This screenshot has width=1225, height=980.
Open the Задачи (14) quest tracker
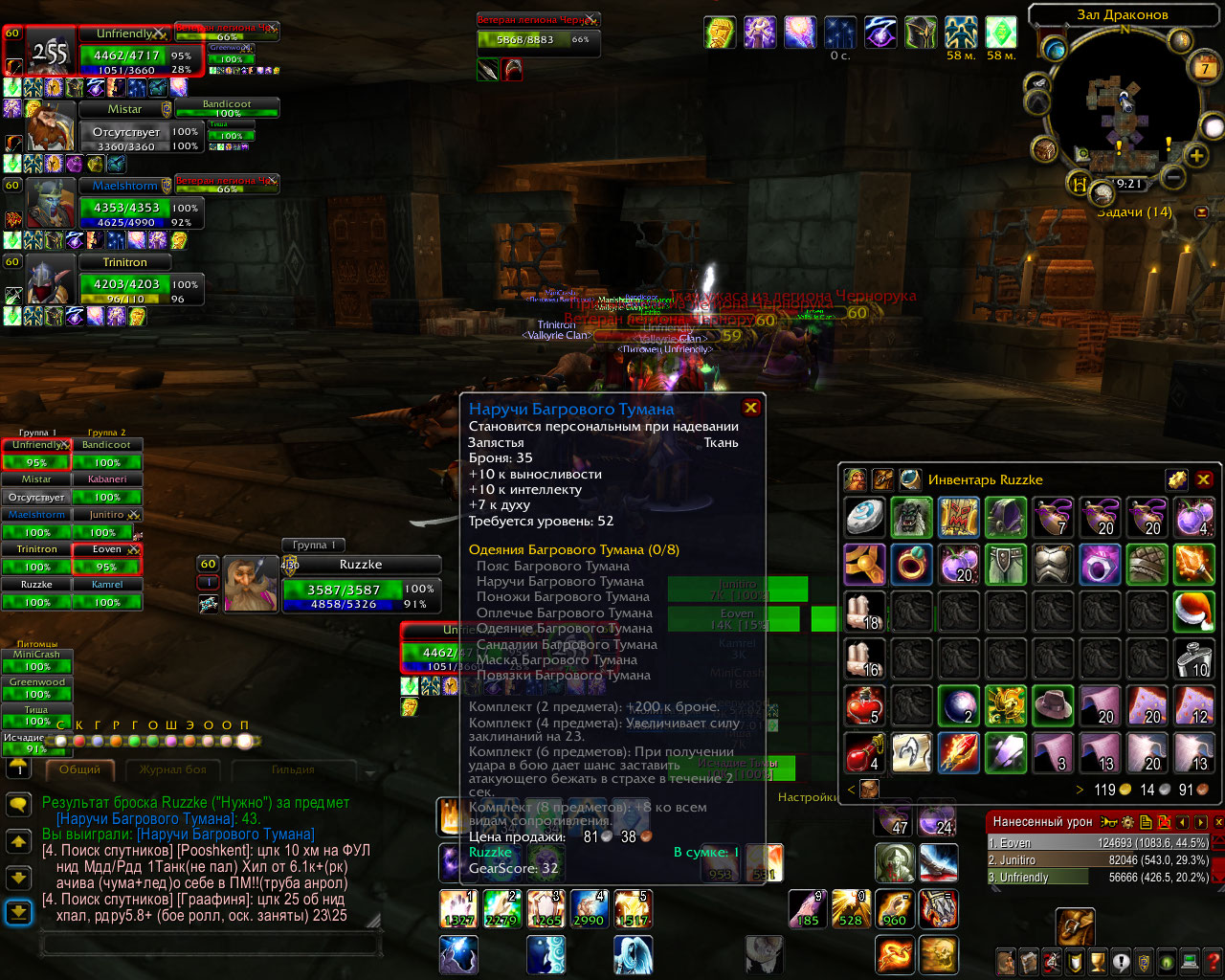coord(1133,212)
